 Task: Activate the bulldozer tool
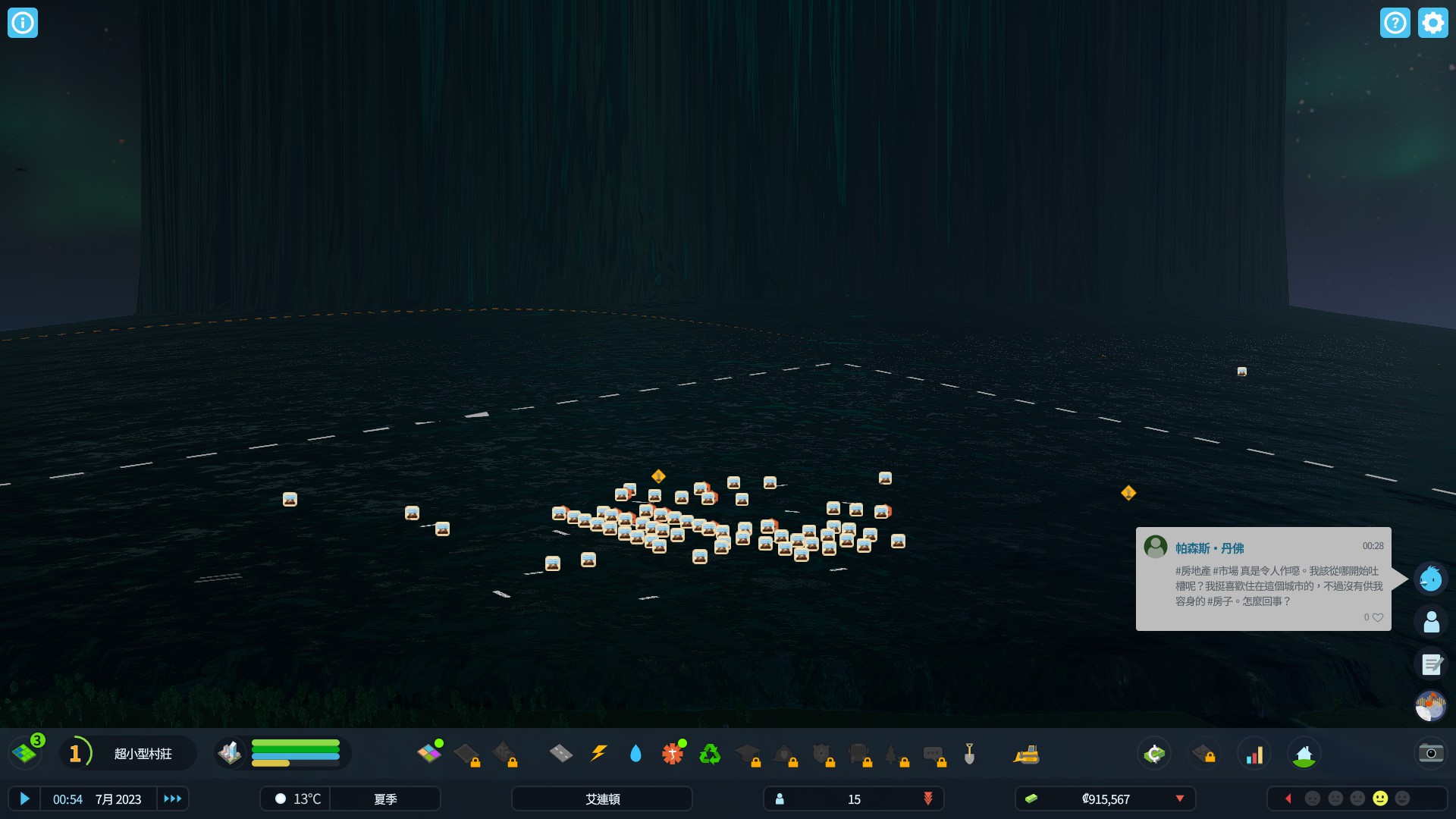click(x=1028, y=753)
